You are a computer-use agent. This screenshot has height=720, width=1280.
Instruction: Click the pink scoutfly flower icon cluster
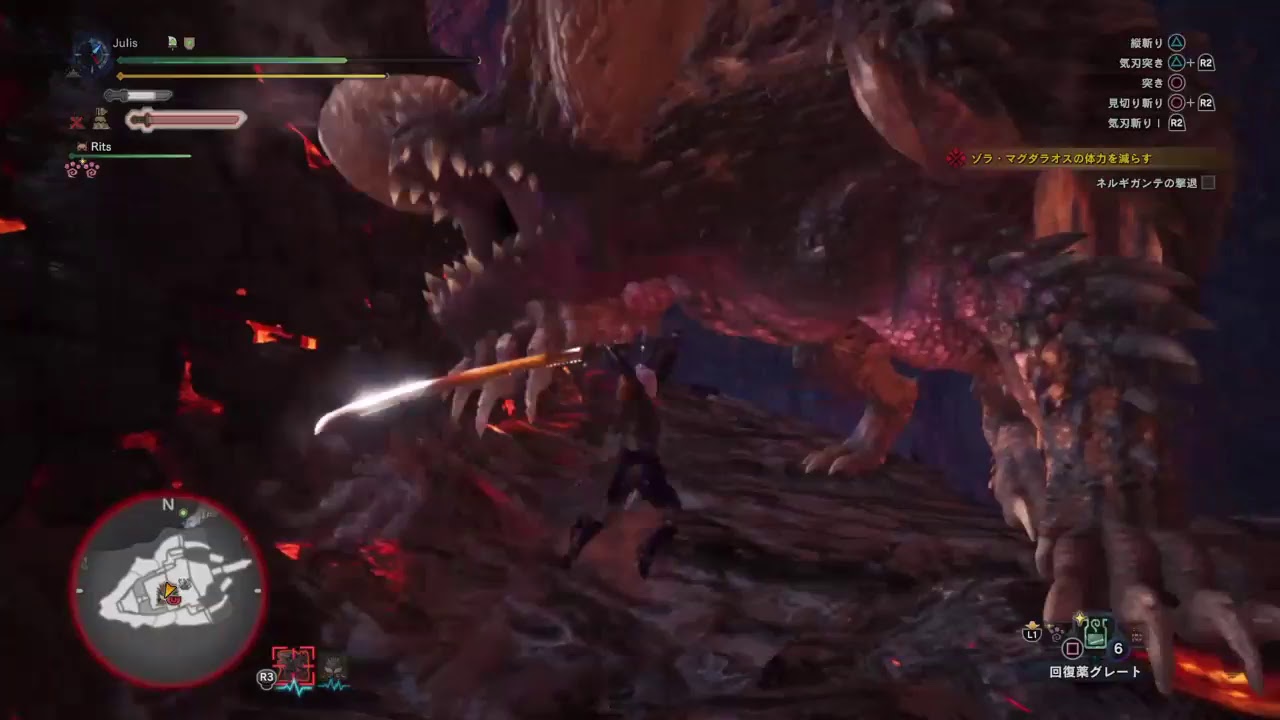tap(81, 168)
